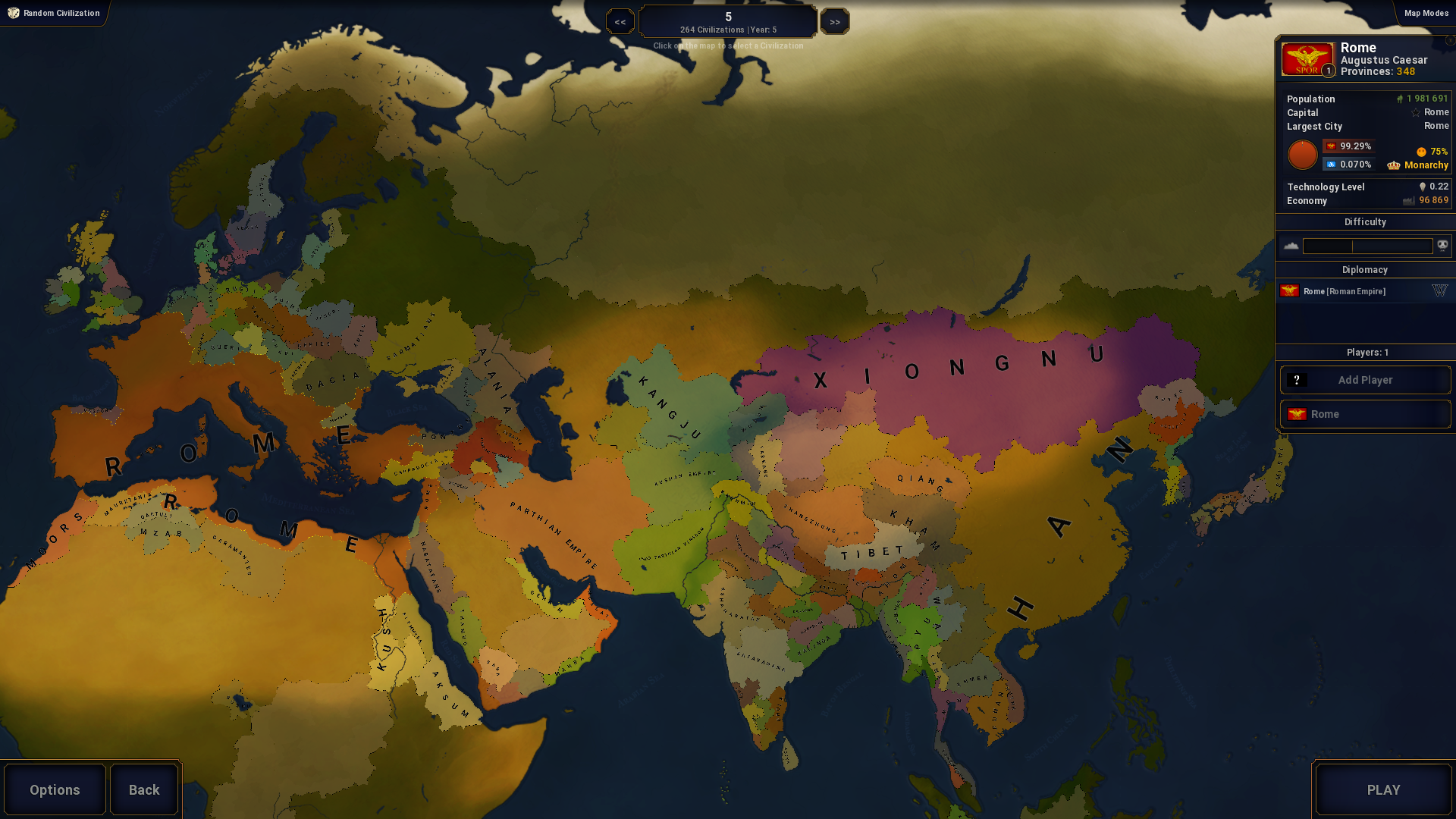Click the skull icon at difficulty's hard end
Screen dimensions: 1456x819
1442,245
